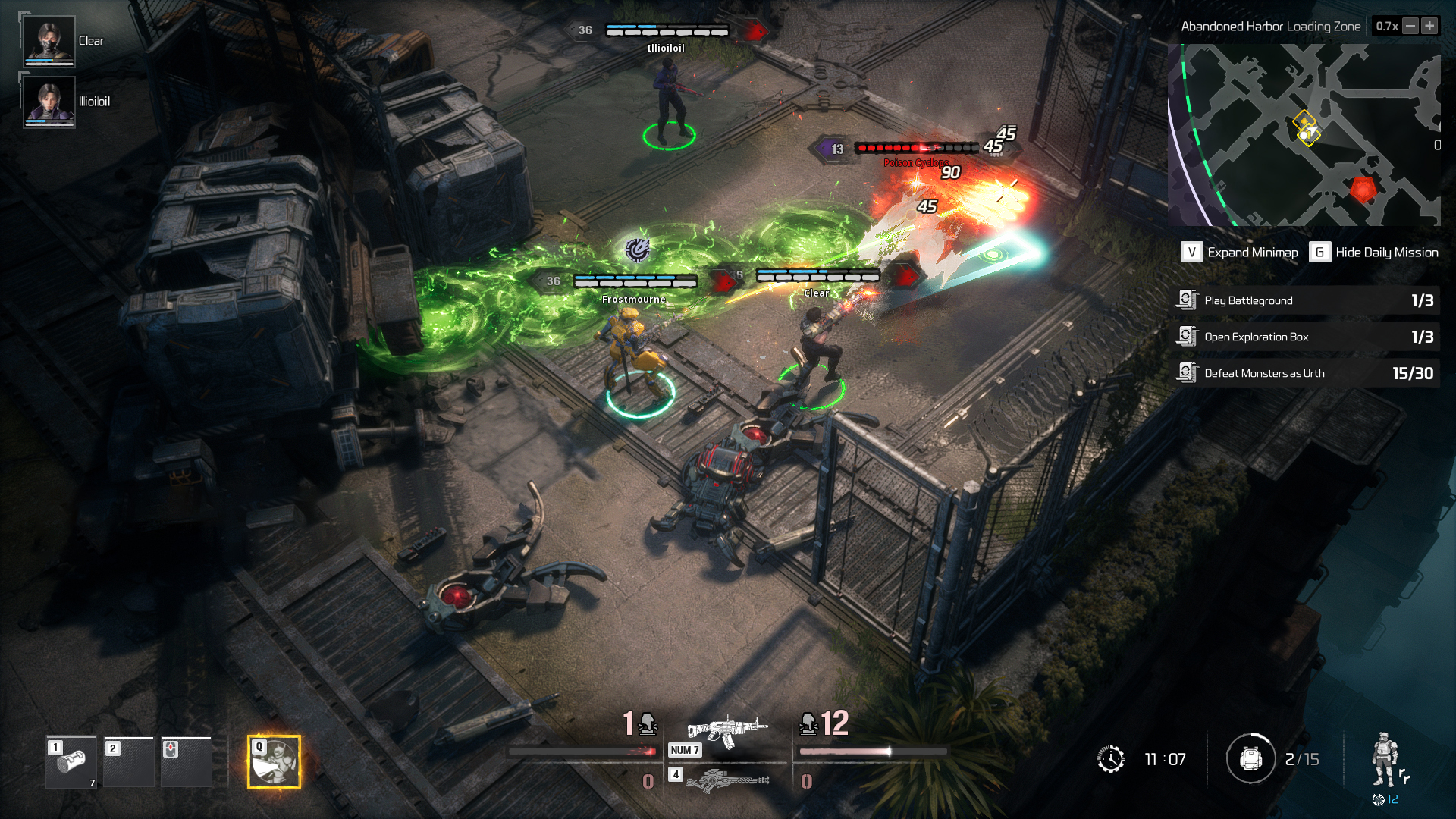Screen dimensions: 1456x819
Task: Zoom out the minimap with minus button
Action: (x=1410, y=27)
